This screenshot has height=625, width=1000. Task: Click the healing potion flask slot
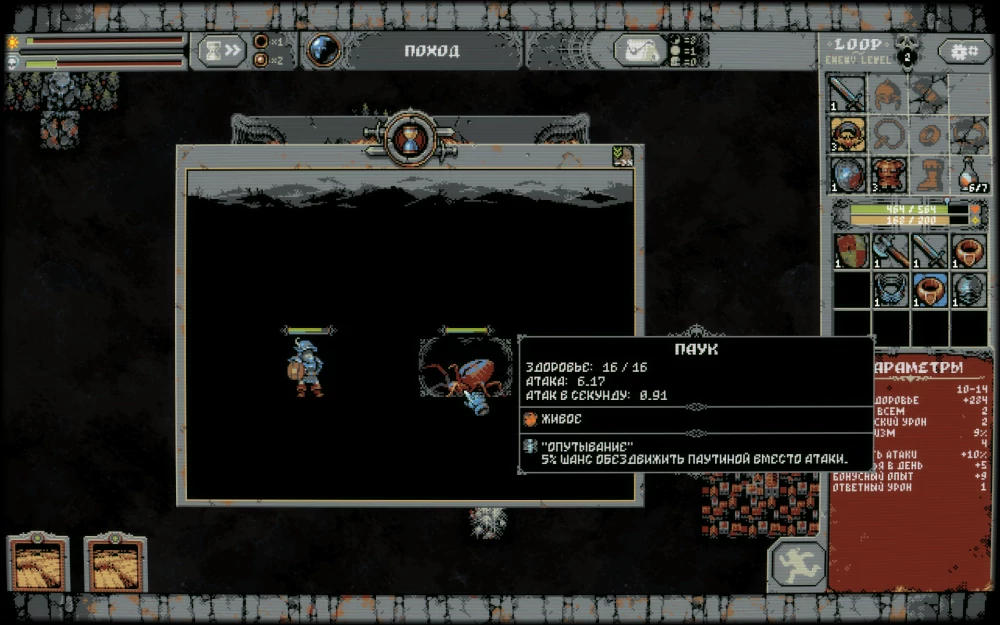[967, 174]
